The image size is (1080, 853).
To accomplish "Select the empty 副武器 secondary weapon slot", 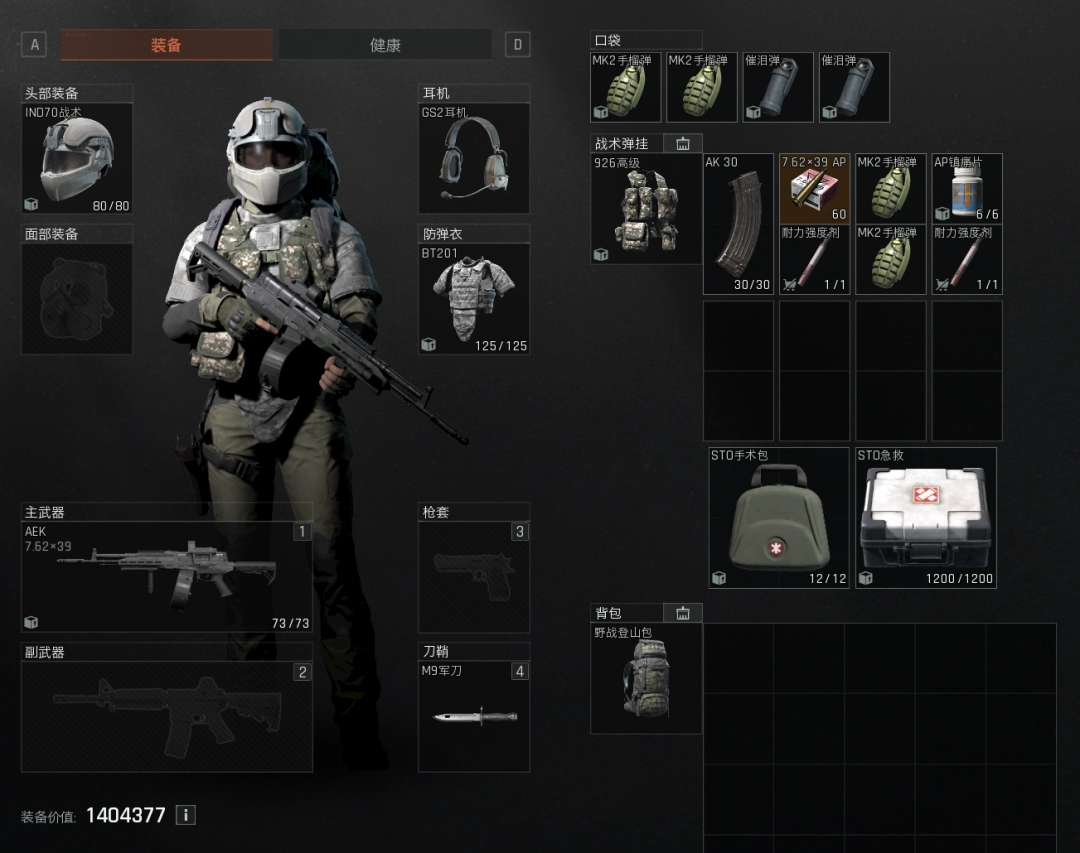I will (x=166, y=716).
